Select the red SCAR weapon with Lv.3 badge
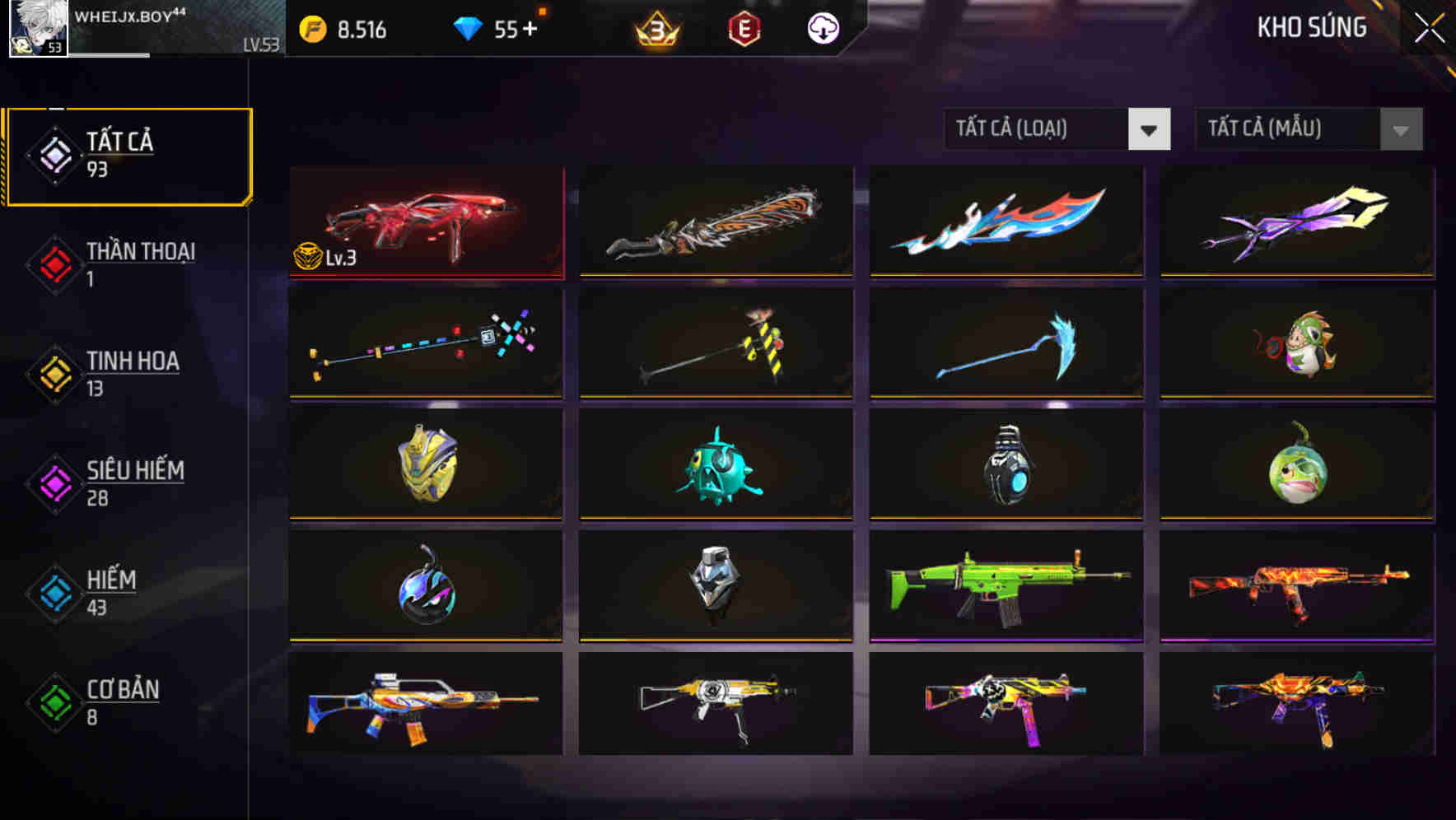The height and width of the screenshot is (820, 1456). [426, 222]
